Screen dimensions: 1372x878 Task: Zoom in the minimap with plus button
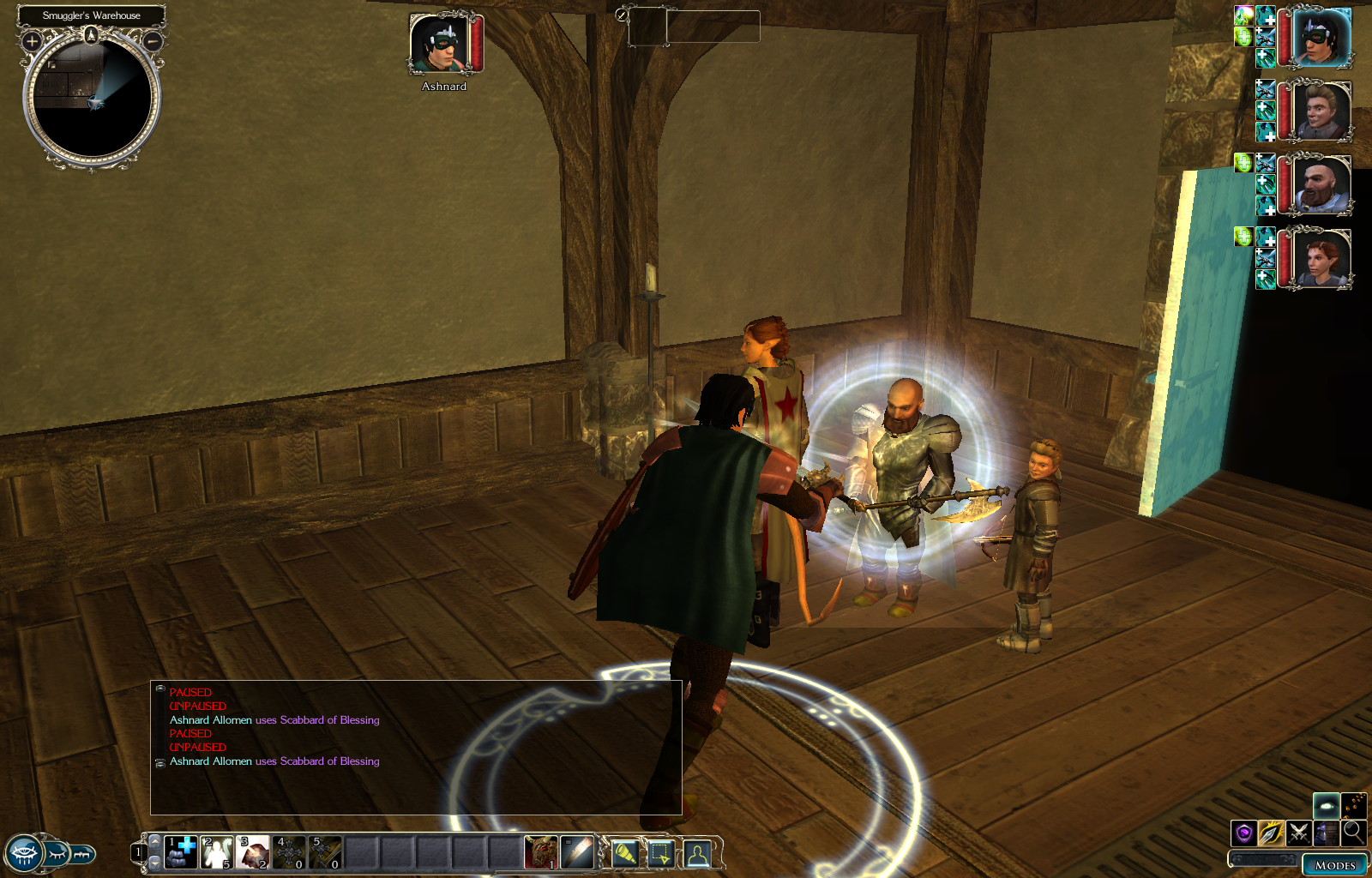(x=33, y=40)
